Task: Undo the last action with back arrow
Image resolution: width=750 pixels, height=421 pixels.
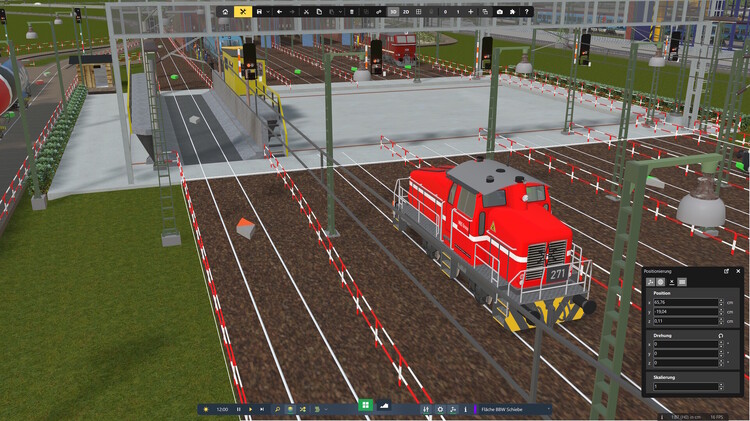Action: pos(279,11)
